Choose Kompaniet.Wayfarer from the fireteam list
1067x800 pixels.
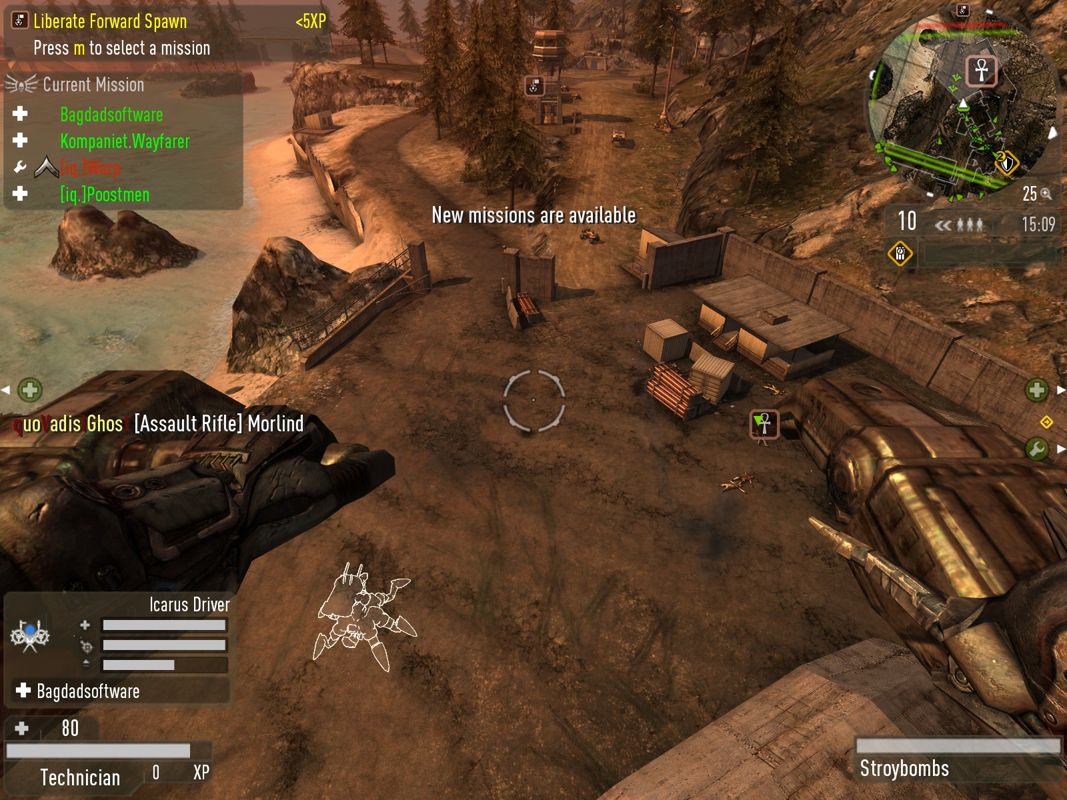[124, 141]
